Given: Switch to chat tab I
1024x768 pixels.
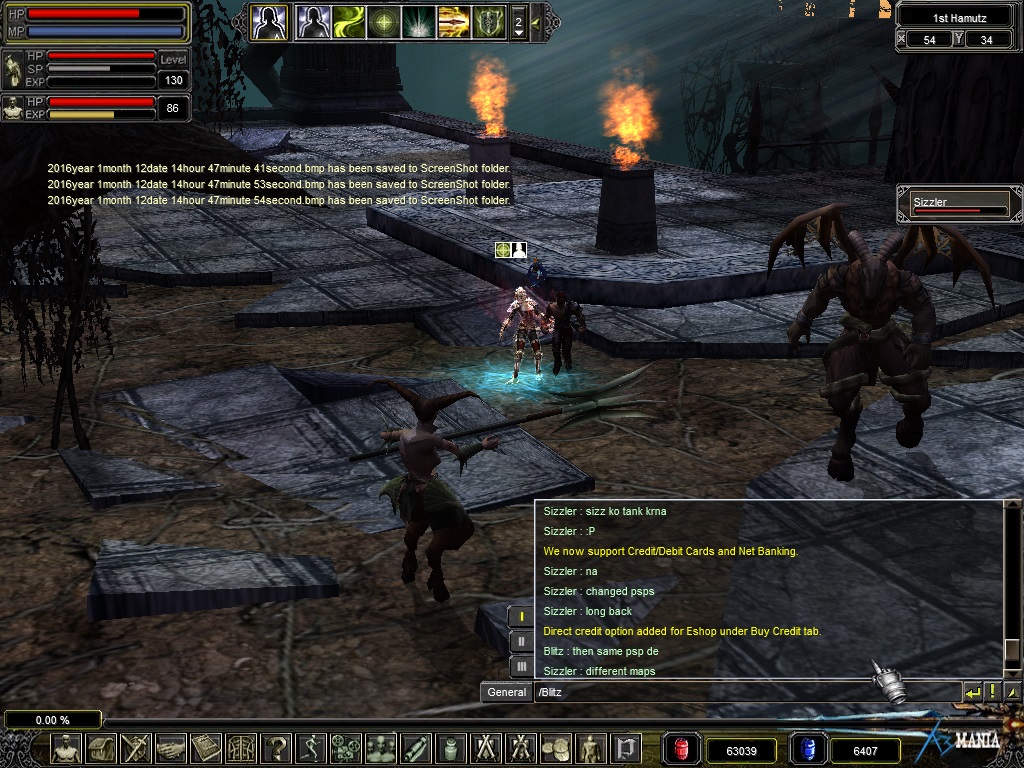Looking at the screenshot, I should [x=521, y=617].
